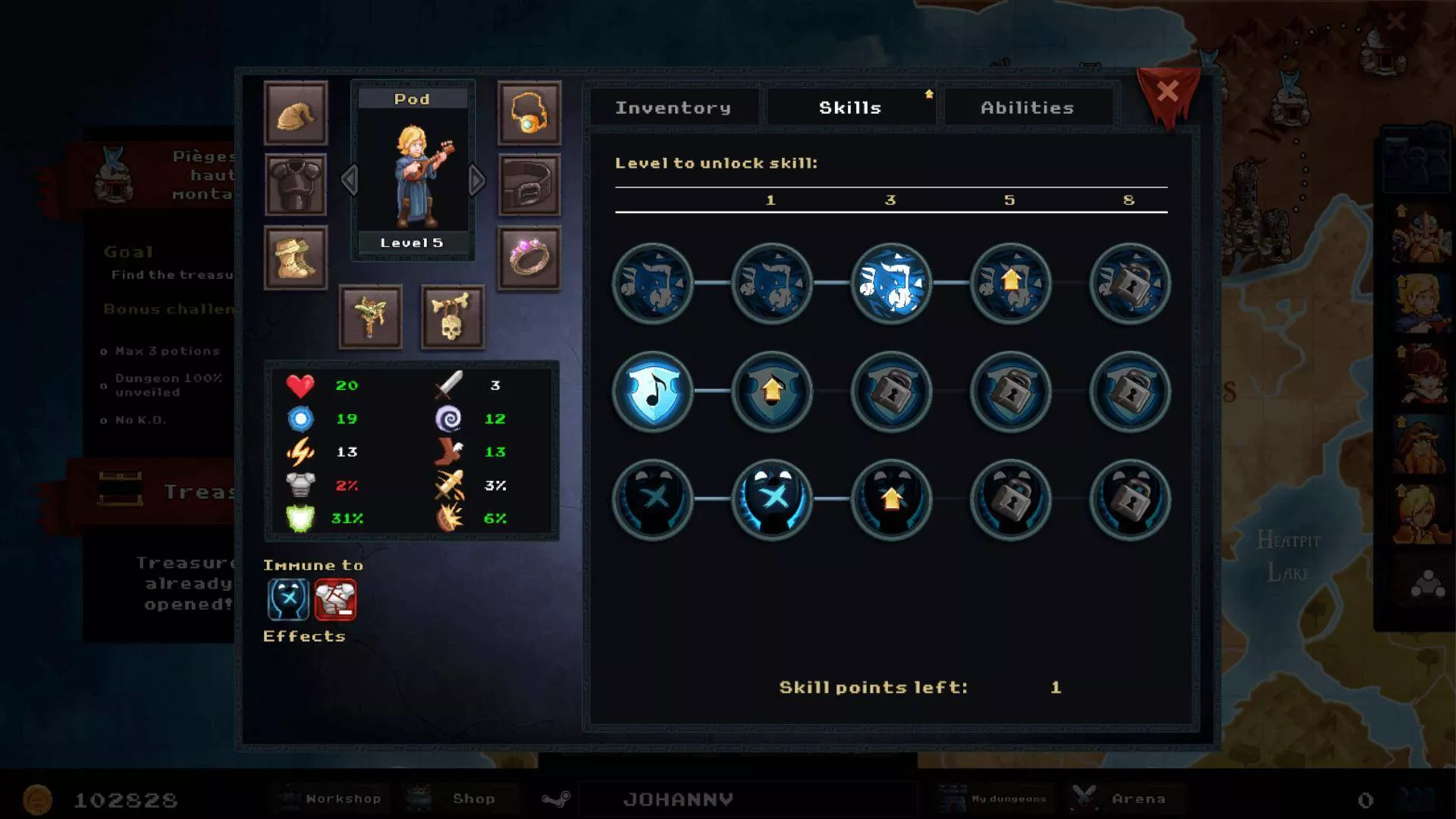Viewport: 1456px width, 819px height.
Task: Show the previous hero with left arrow
Action: point(349,180)
